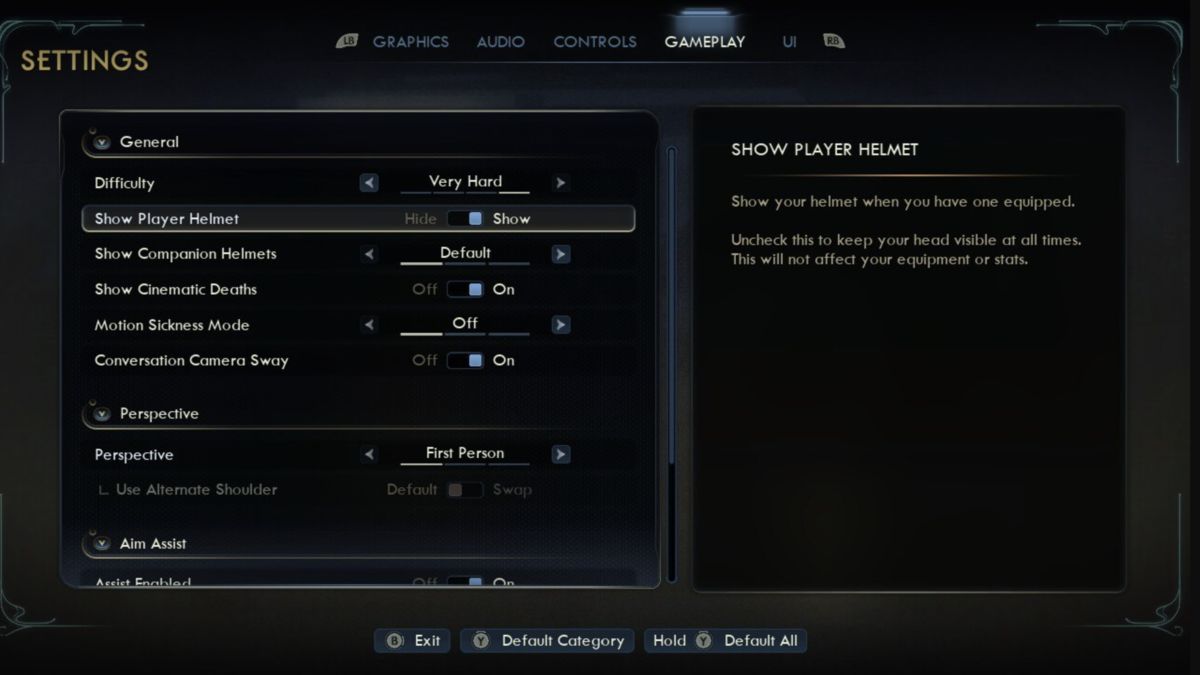Reset this category with Default Category
Image resolution: width=1200 pixels, height=675 pixels.
[548, 641]
